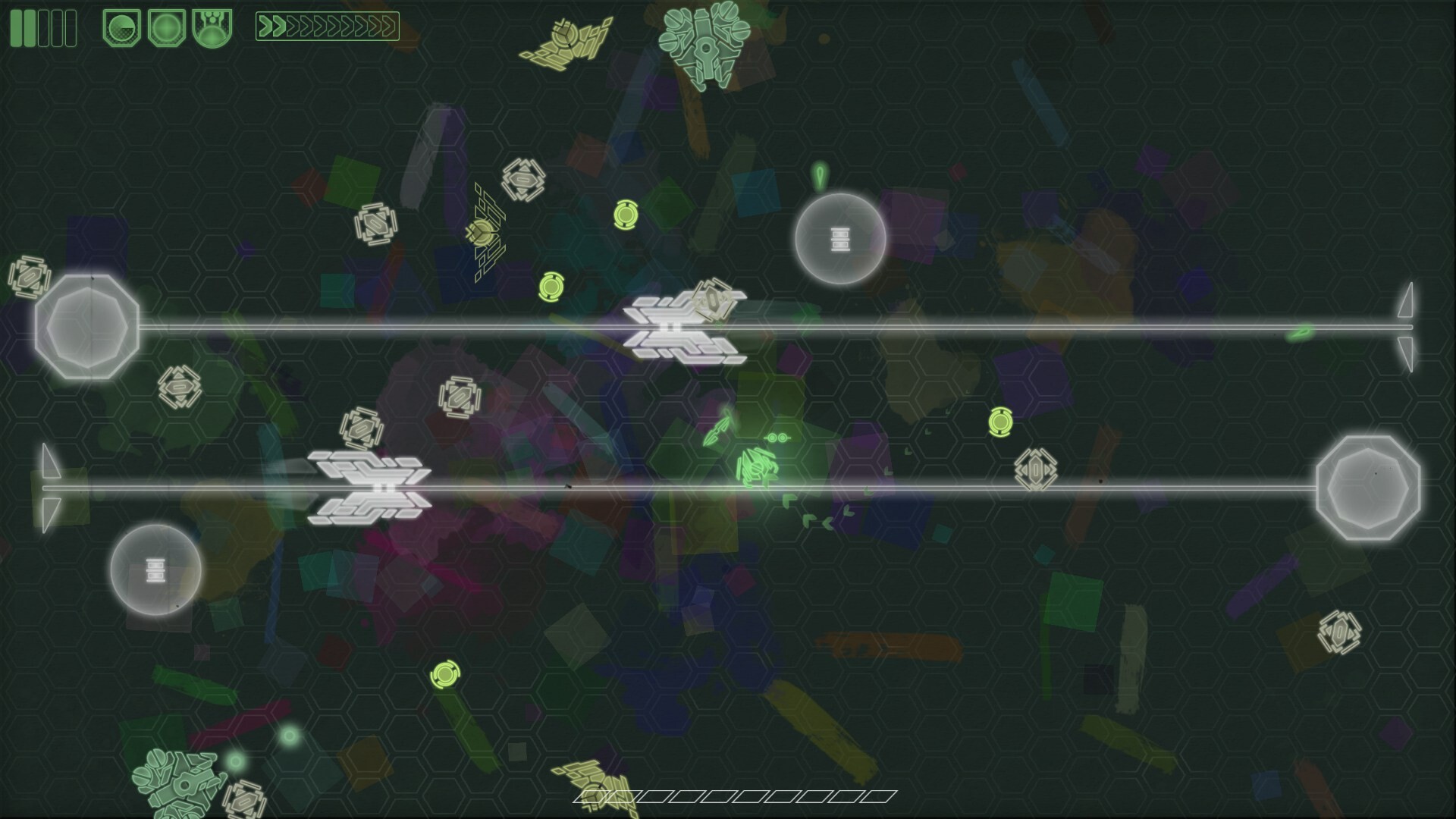Select the glowing orb ability badge
Screen dimensions: 1456x819
165,27
